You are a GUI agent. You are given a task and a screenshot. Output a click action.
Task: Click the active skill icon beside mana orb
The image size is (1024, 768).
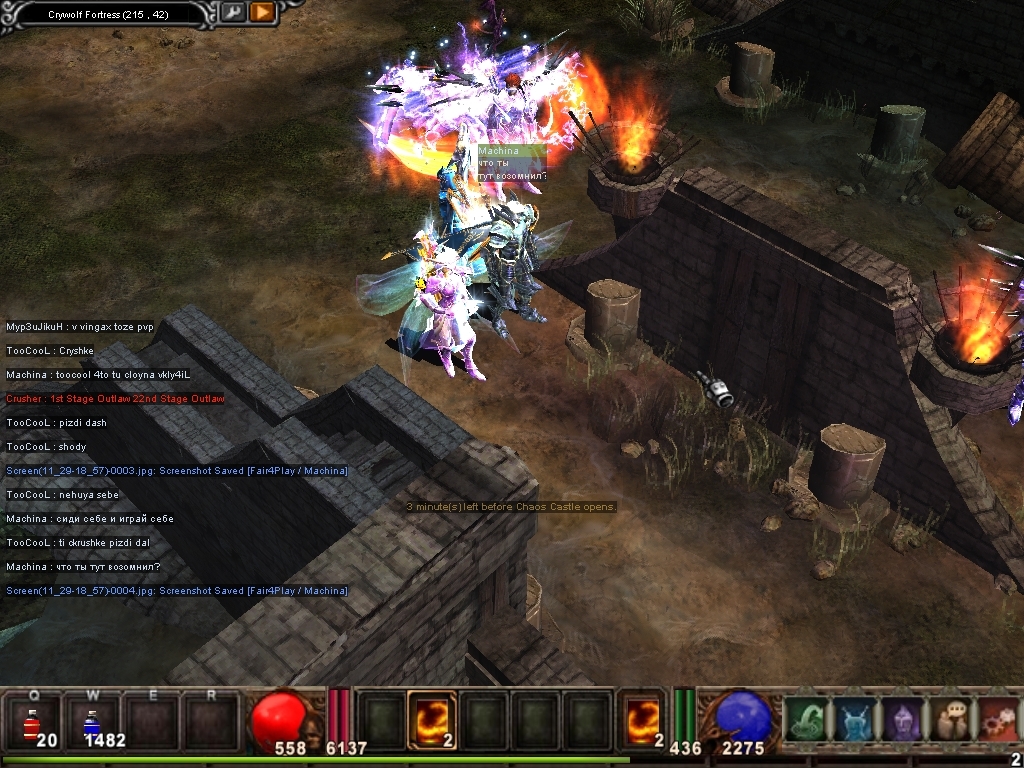pos(641,720)
